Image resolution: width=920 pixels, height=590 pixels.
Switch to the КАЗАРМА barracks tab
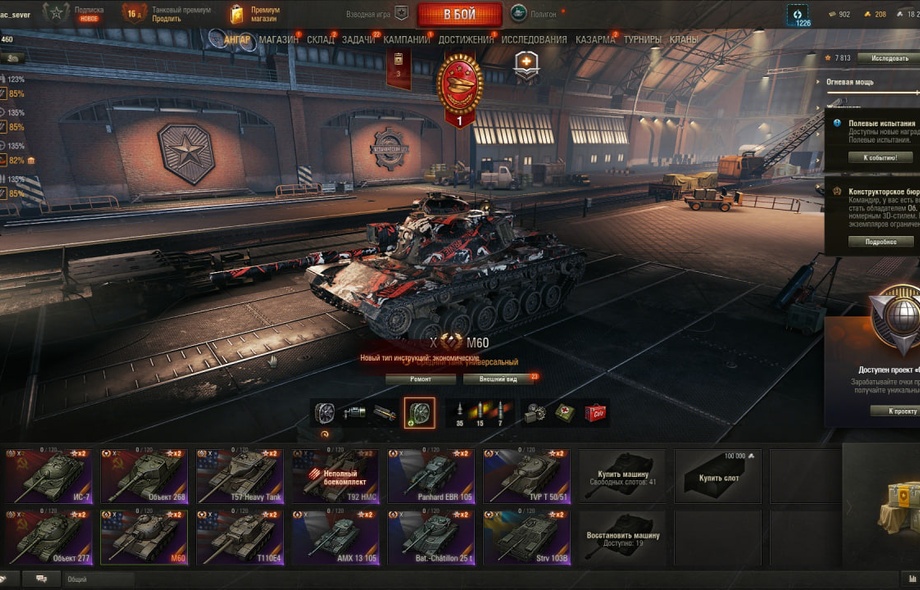click(x=596, y=40)
